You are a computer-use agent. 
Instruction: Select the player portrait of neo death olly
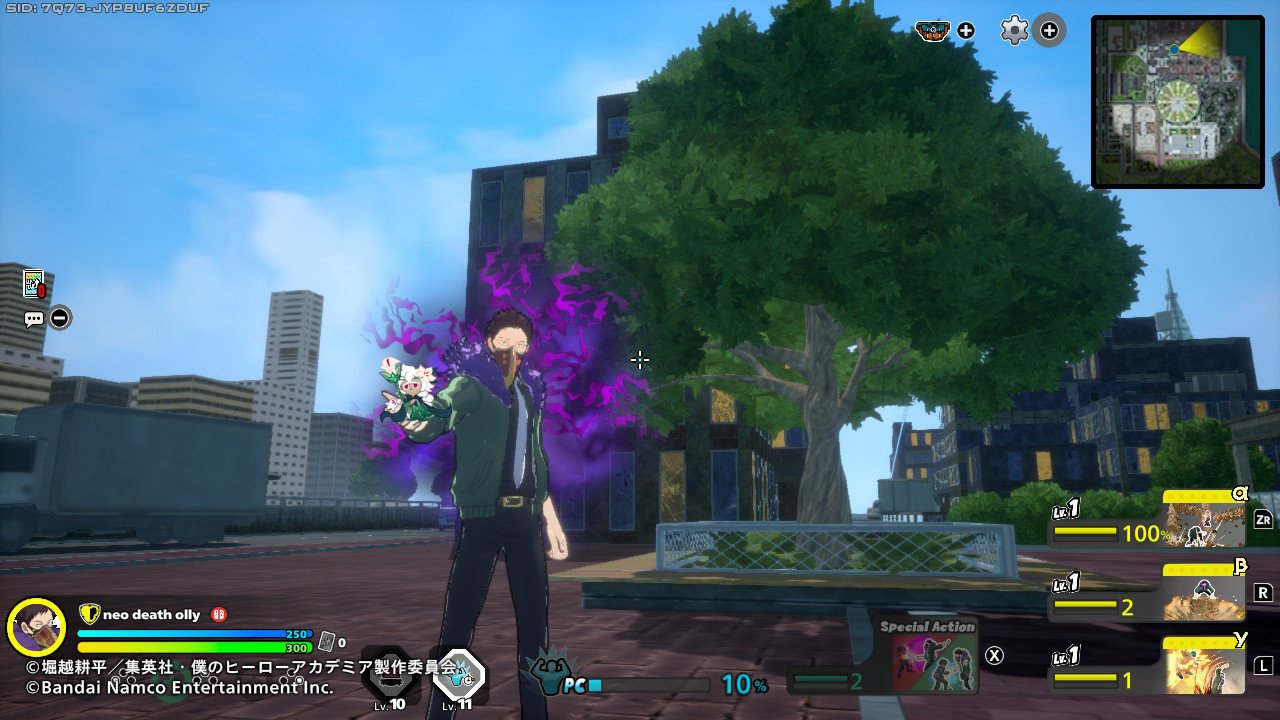tap(36, 627)
